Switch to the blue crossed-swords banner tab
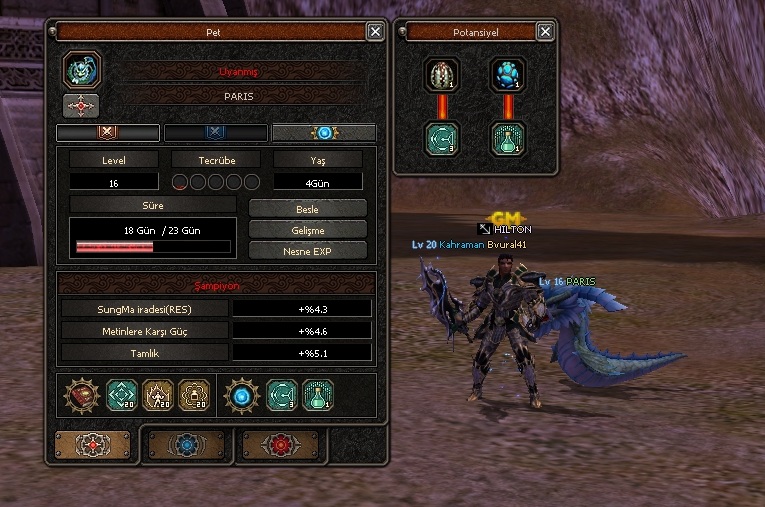765x507 pixels. pos(215,133)
